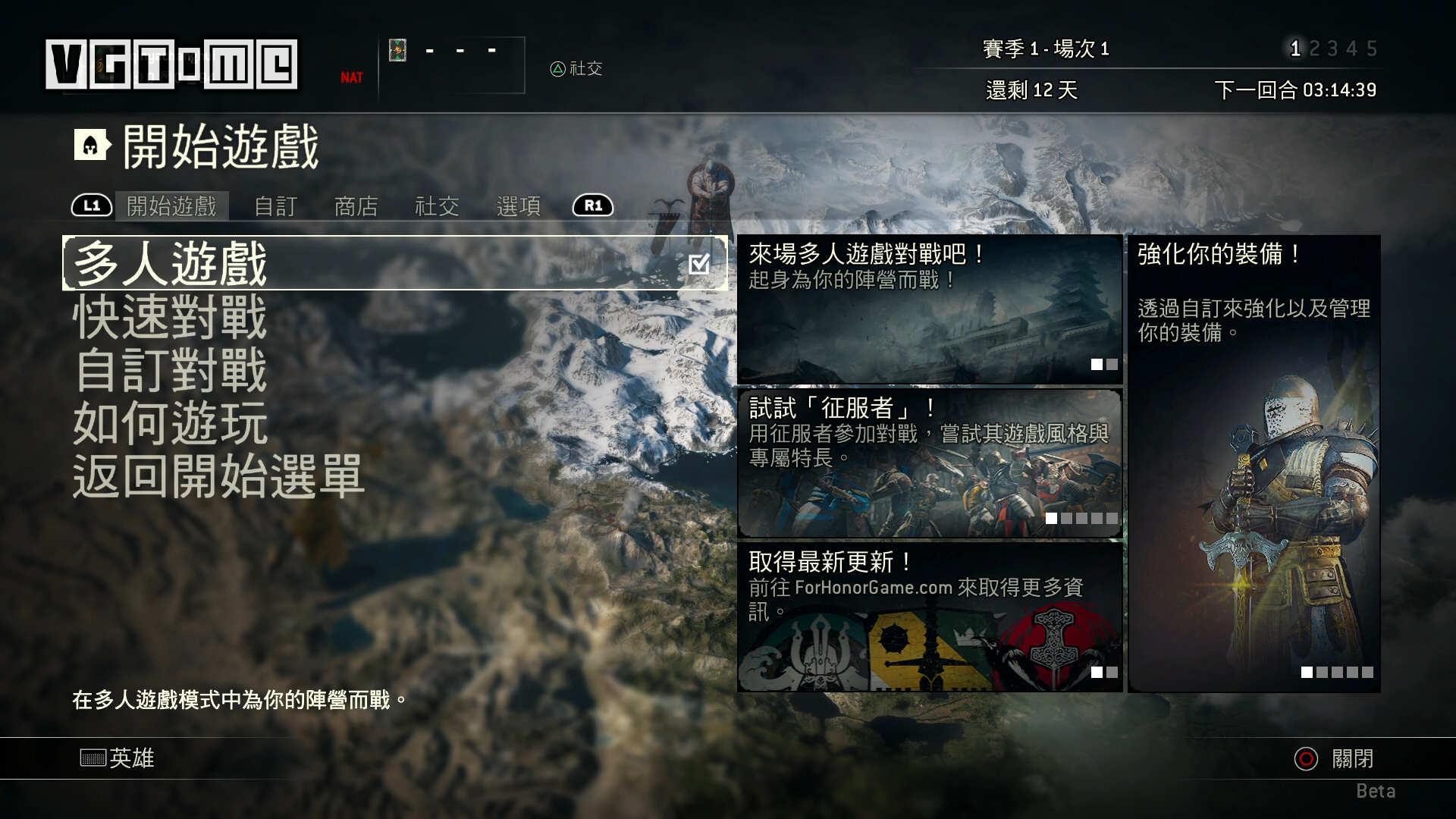Click the keyboard icon next to 英雄
The image size is (1456, 819).
93,758
